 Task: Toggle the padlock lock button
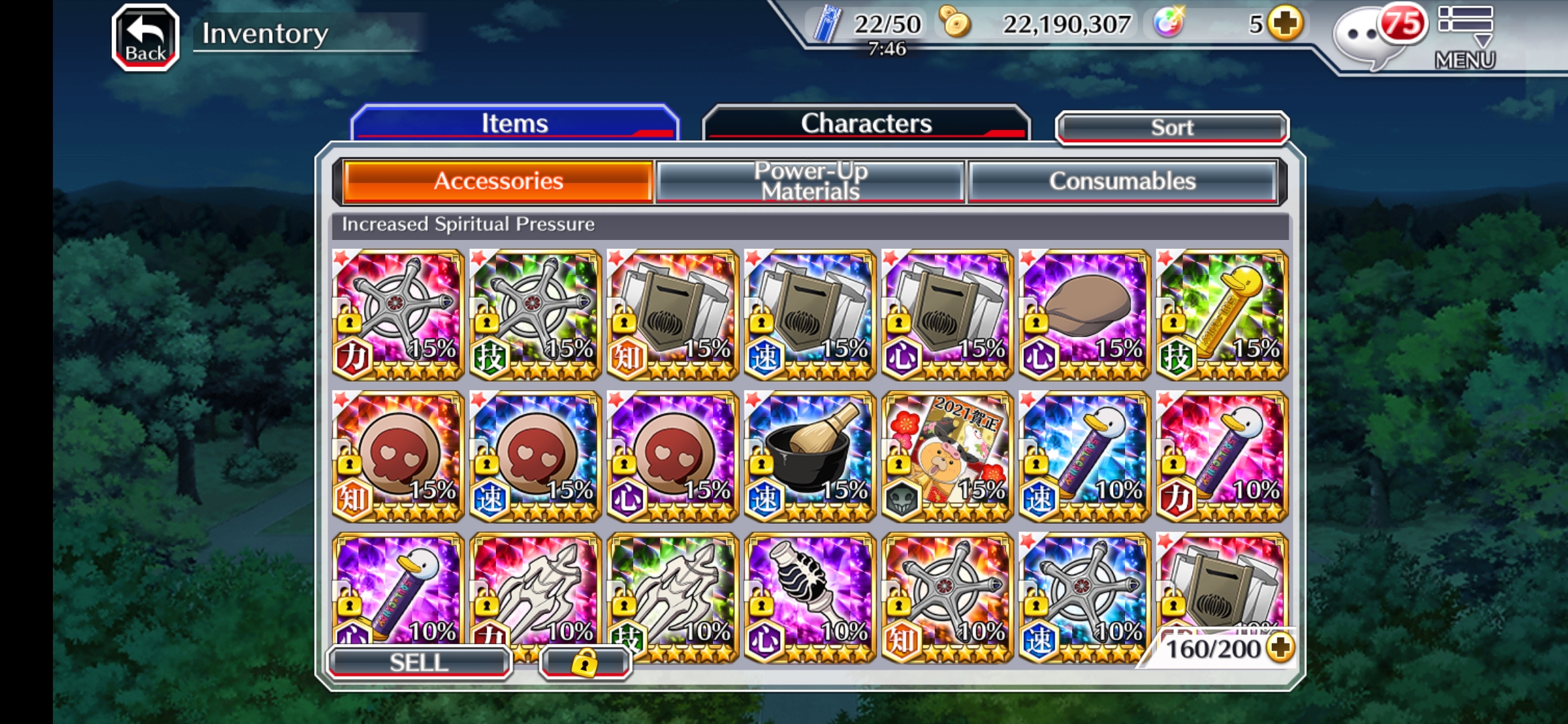click(584, 662)
